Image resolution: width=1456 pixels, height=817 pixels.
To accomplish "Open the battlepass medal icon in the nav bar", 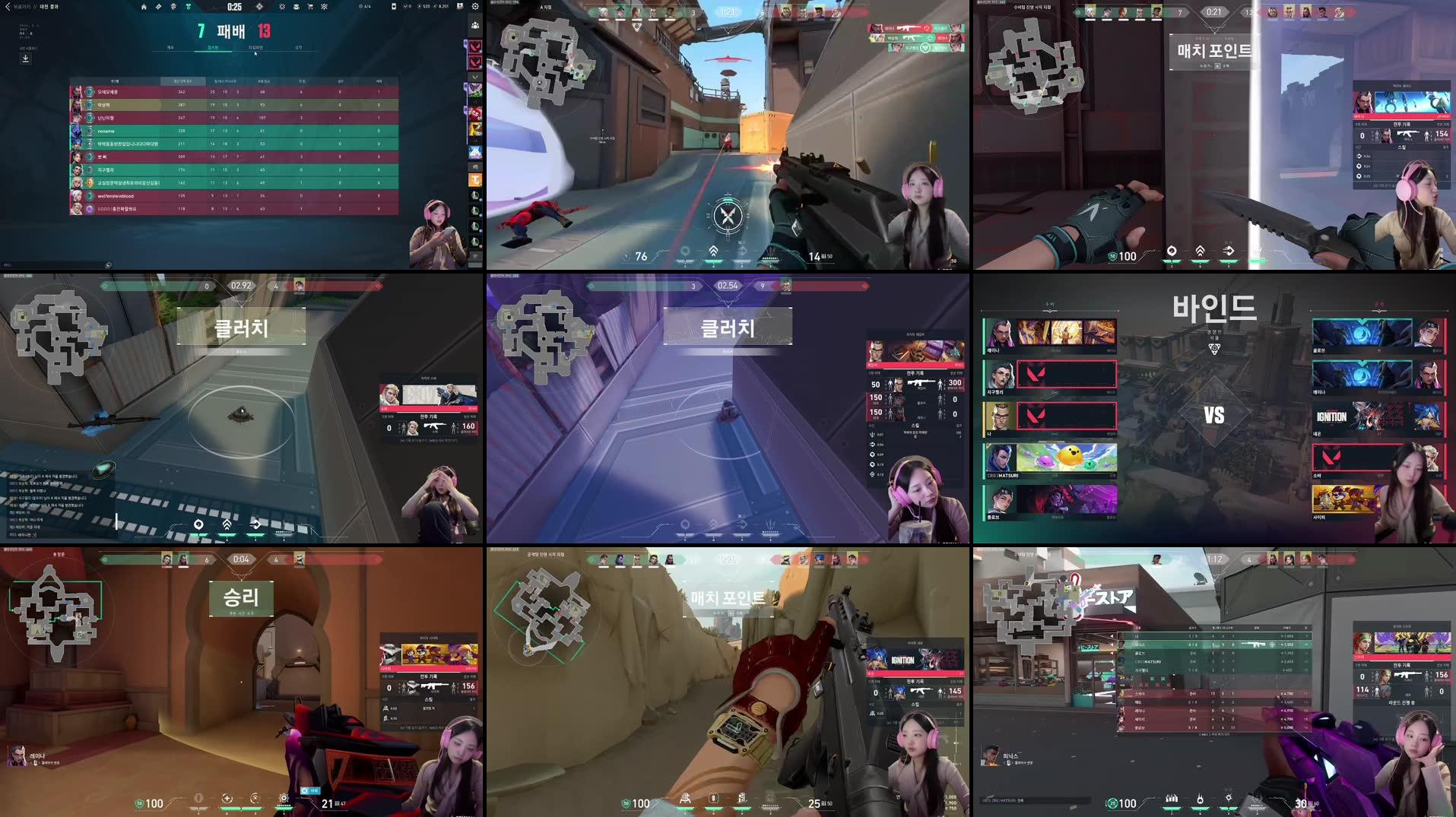I will tap(187, 7).
